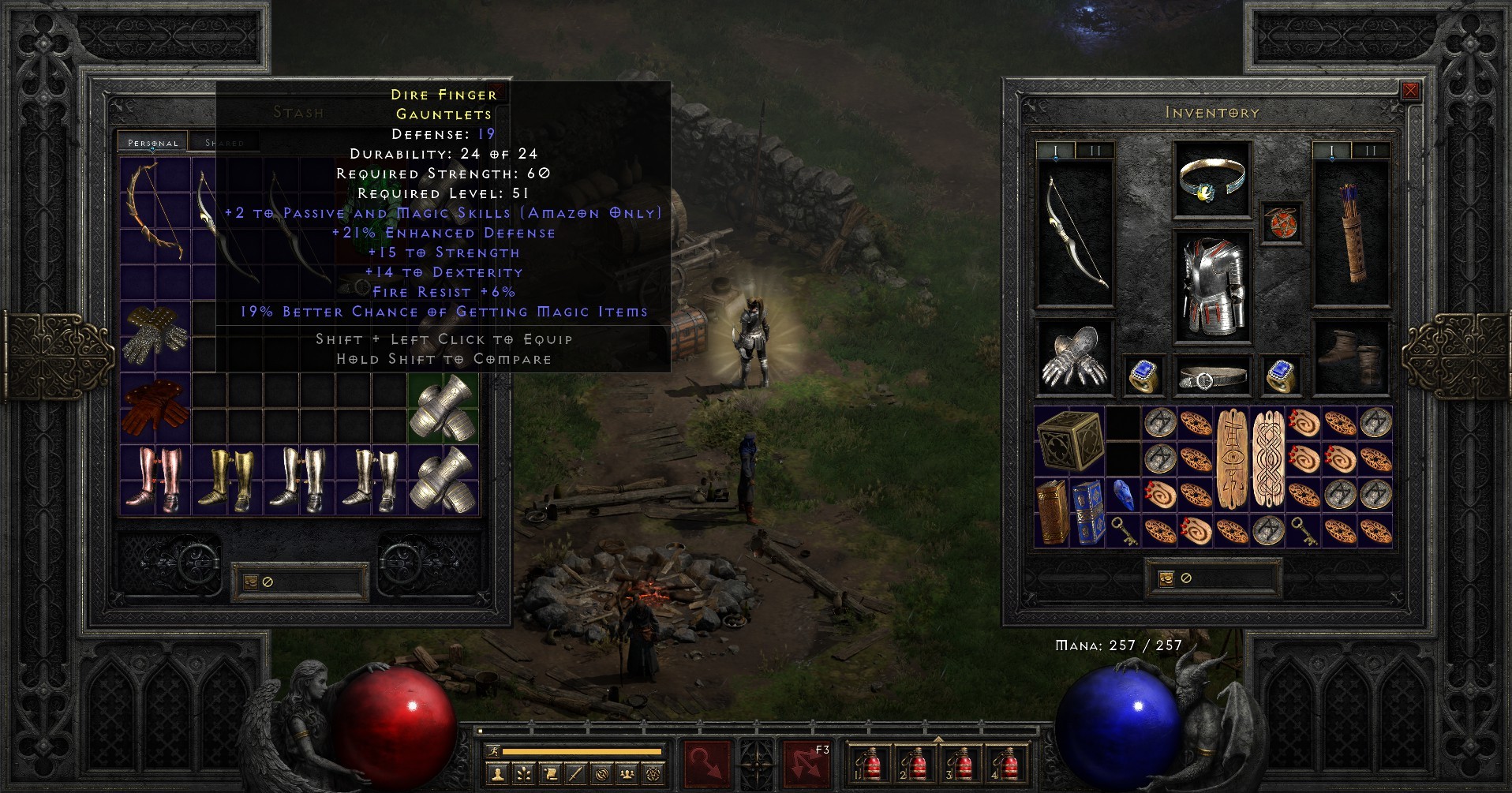The height and width of the screenshot is (793, 1512).
Task: Open the quest log scroll icon
Action: pos(548,773)
